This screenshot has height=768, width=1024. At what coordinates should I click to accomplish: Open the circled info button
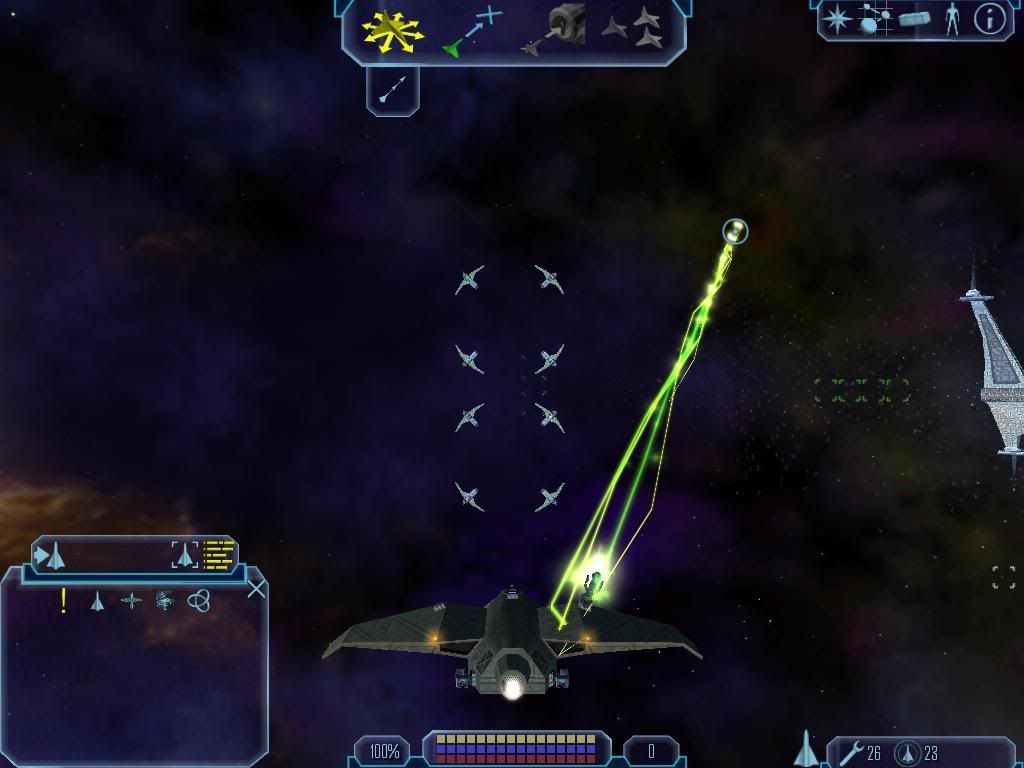coord(989,19)
